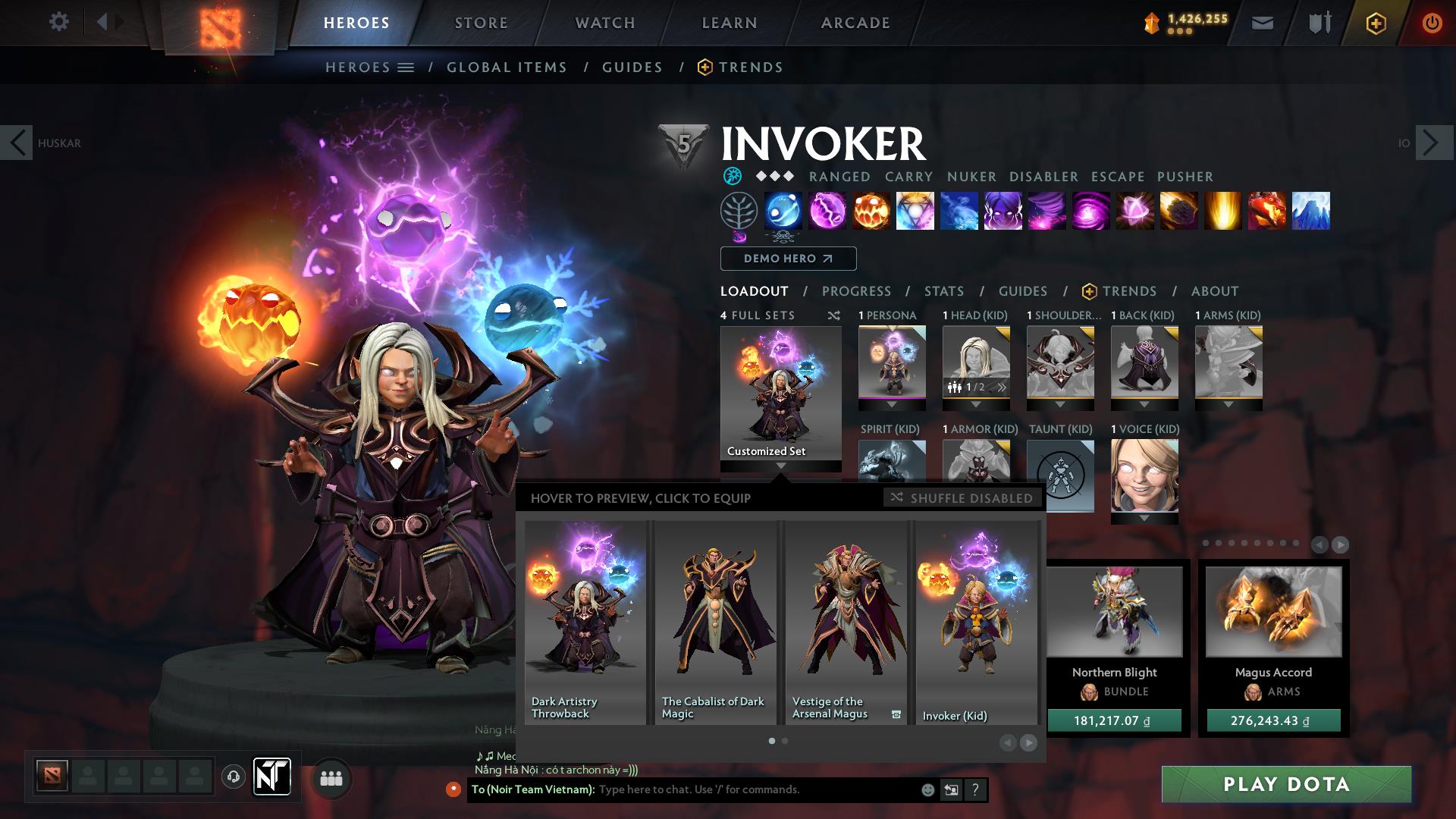Toggle shuffle for the 4 Full Sets
This screenshot has height=819, width=1456.
[x=834, y=315]
